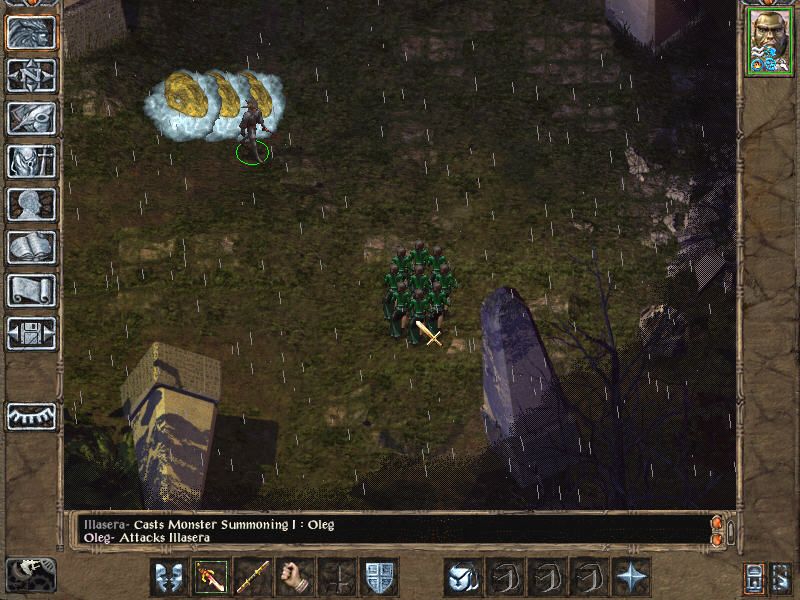
Task: Open the options floppy disk button
Action: pos(32,333)
